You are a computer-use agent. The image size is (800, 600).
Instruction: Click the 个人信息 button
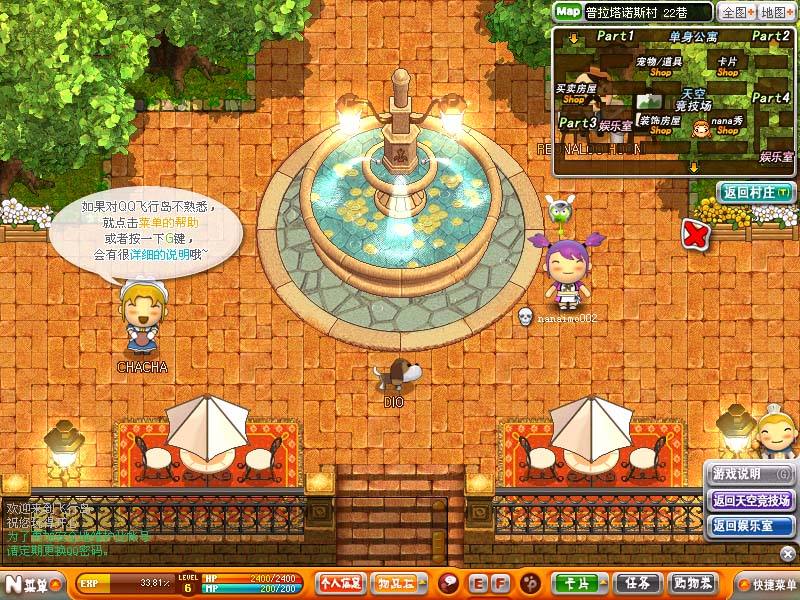[340, 582]
